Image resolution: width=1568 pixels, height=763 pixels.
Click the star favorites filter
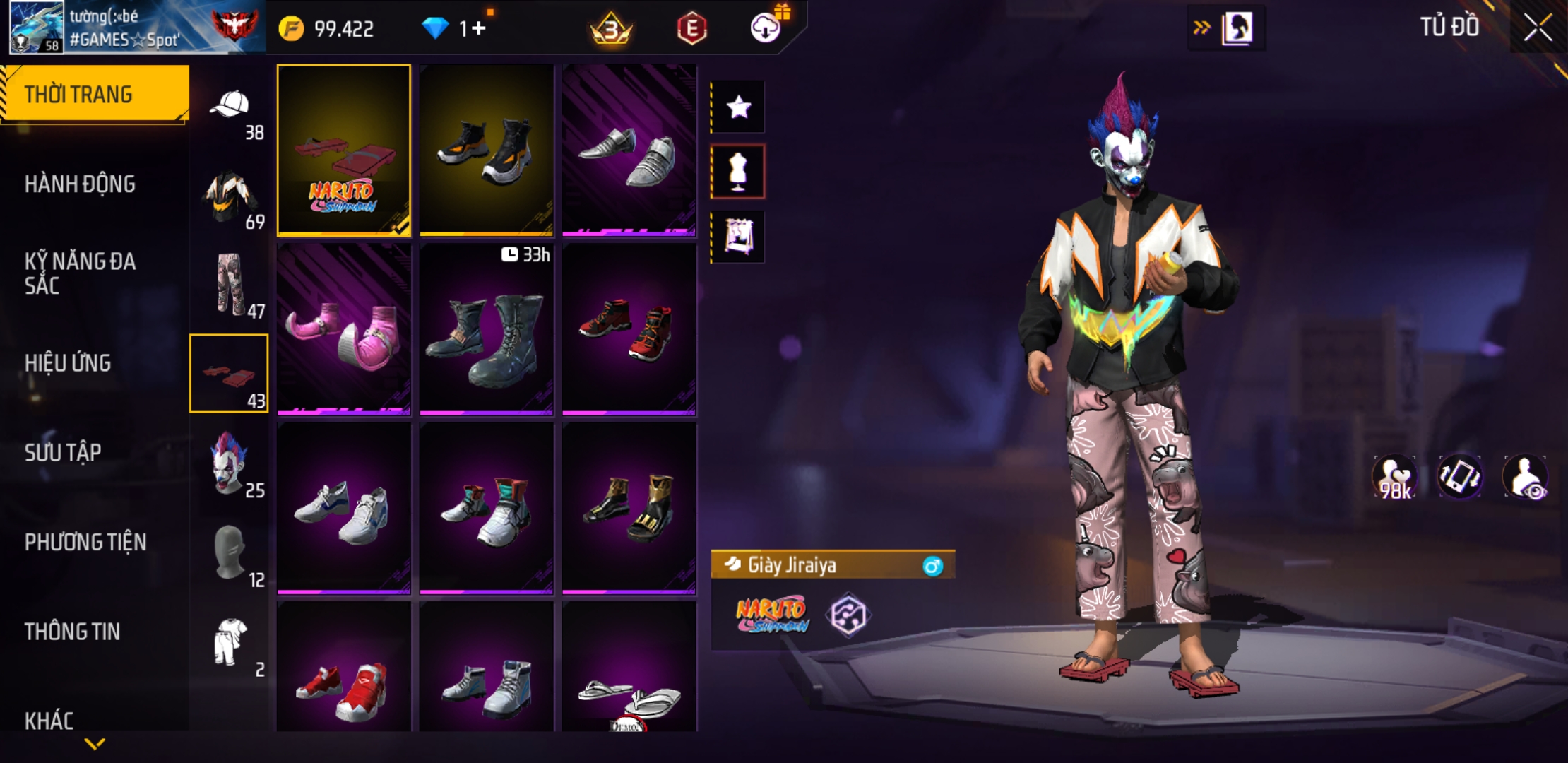(738, 107)
